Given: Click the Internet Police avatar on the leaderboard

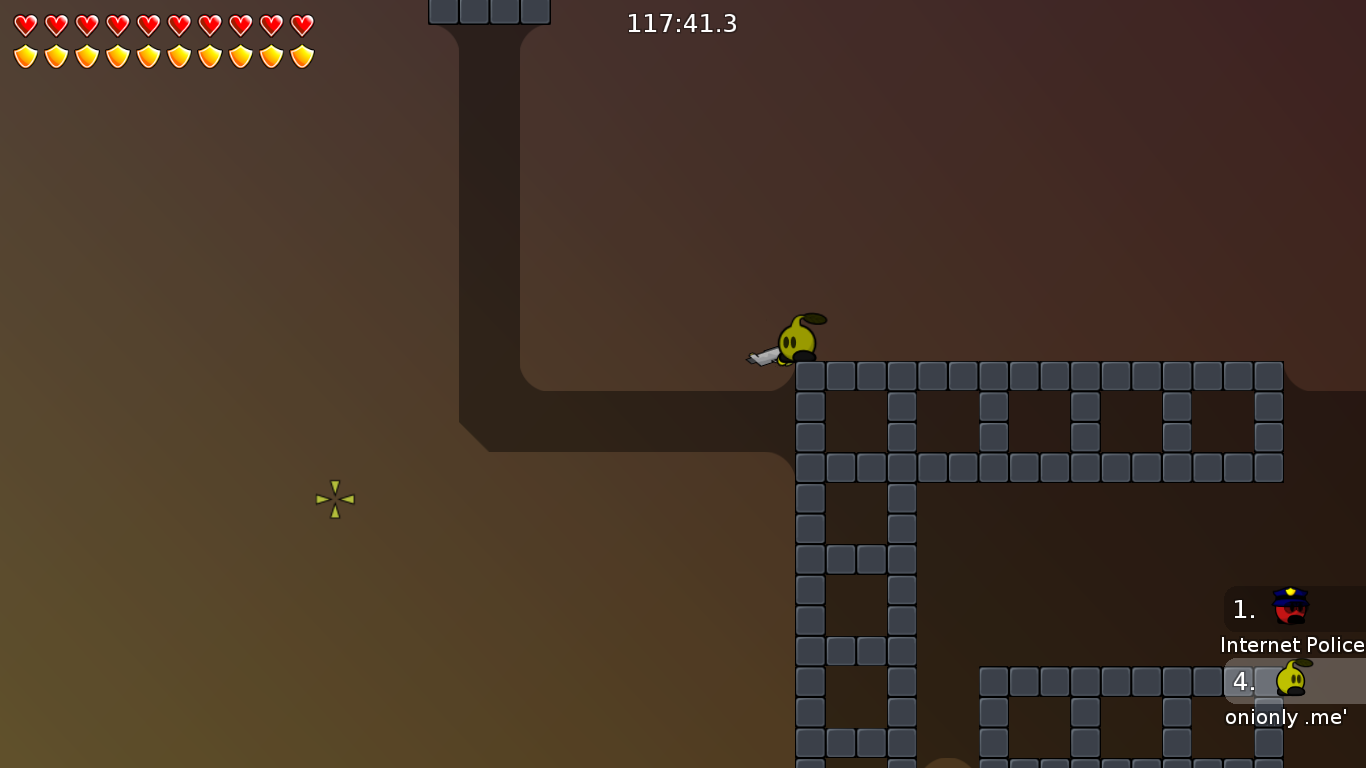Looking at the screenshot, I should pos(1289,606).
